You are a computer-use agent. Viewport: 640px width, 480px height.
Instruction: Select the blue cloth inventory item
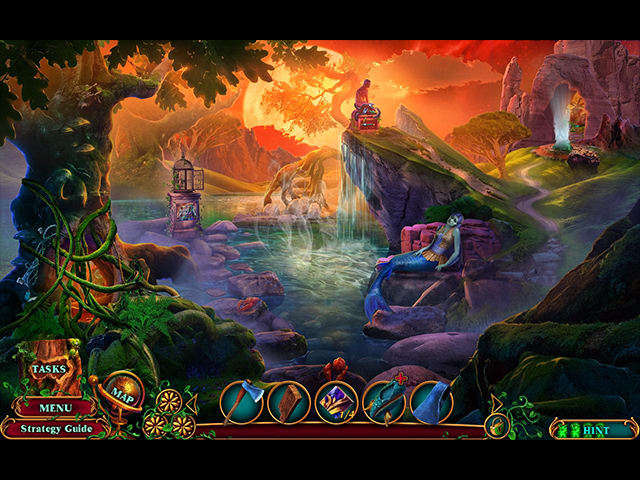(x=432, y=402)
